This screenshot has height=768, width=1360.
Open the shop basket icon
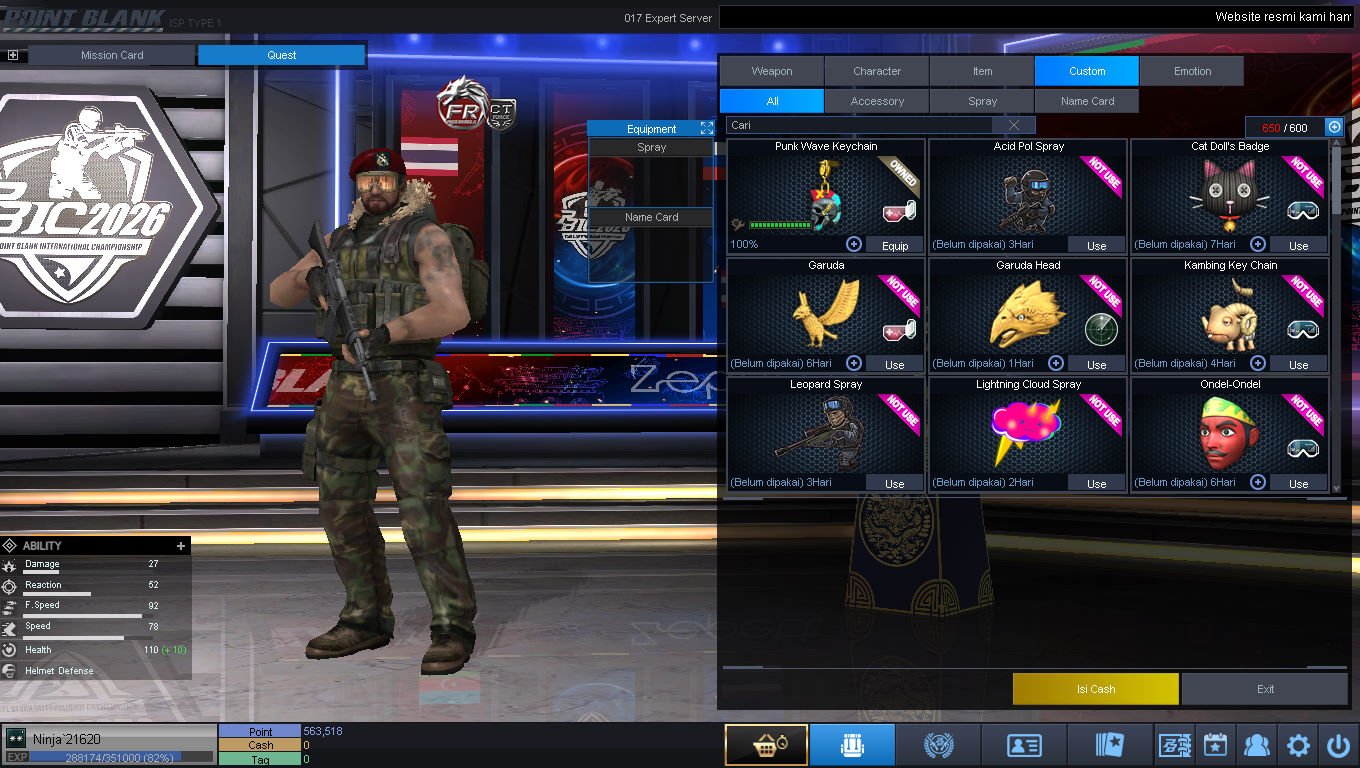[x=766, y=745]
